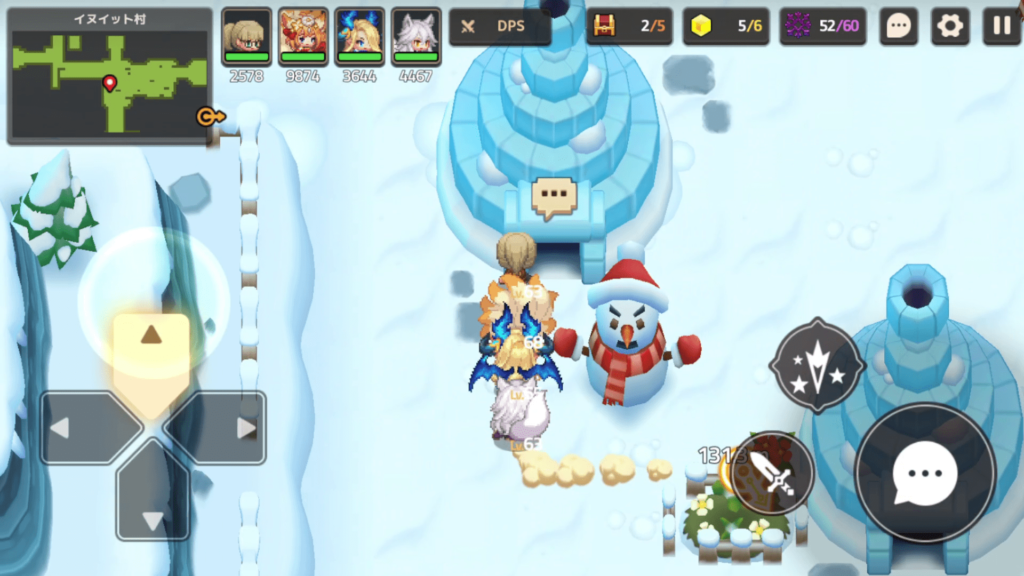Open the chat speech bubble button
Viewport: 1024px width, 576px height.
[x=899, y=27]
